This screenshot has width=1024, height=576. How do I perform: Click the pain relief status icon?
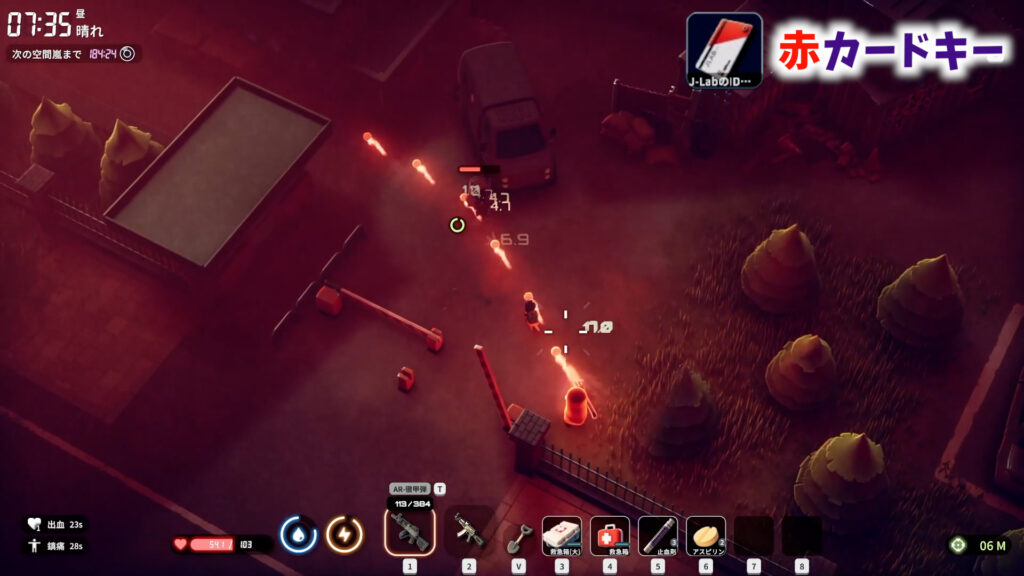point(34,546)
